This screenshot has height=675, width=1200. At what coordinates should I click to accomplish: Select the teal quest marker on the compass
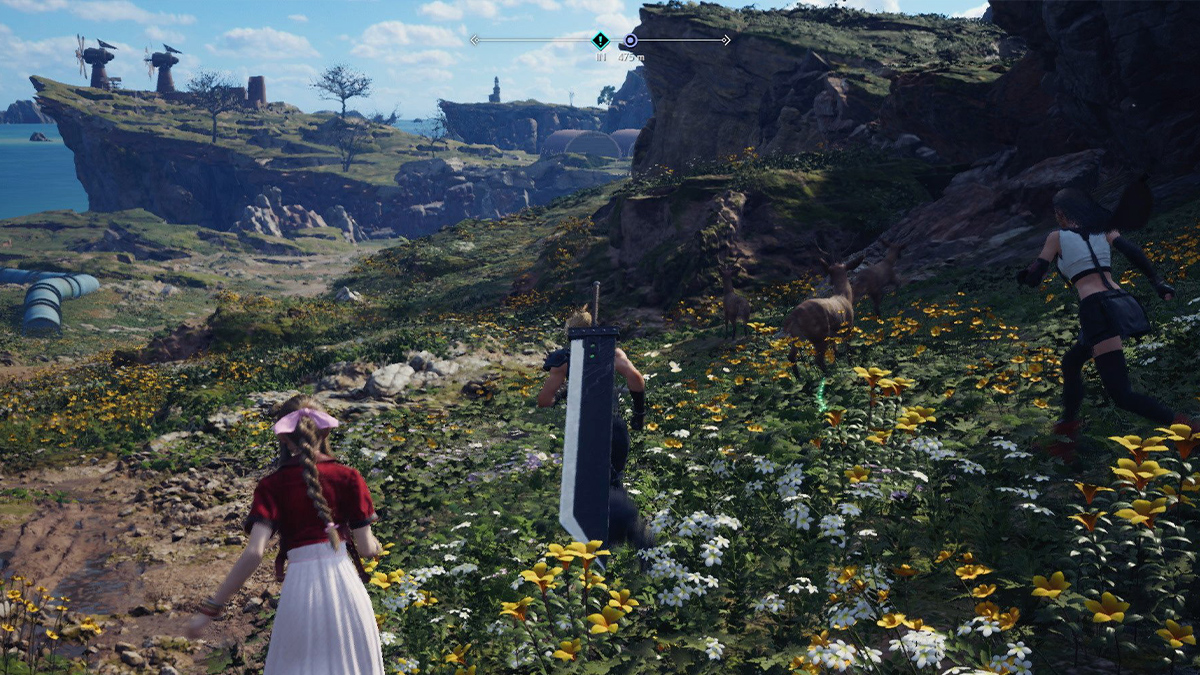600,41
